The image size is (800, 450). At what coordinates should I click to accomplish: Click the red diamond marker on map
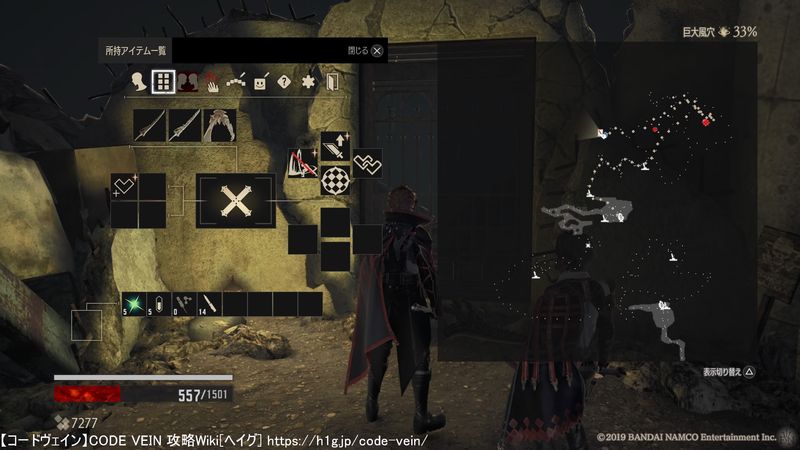[706, 121]
